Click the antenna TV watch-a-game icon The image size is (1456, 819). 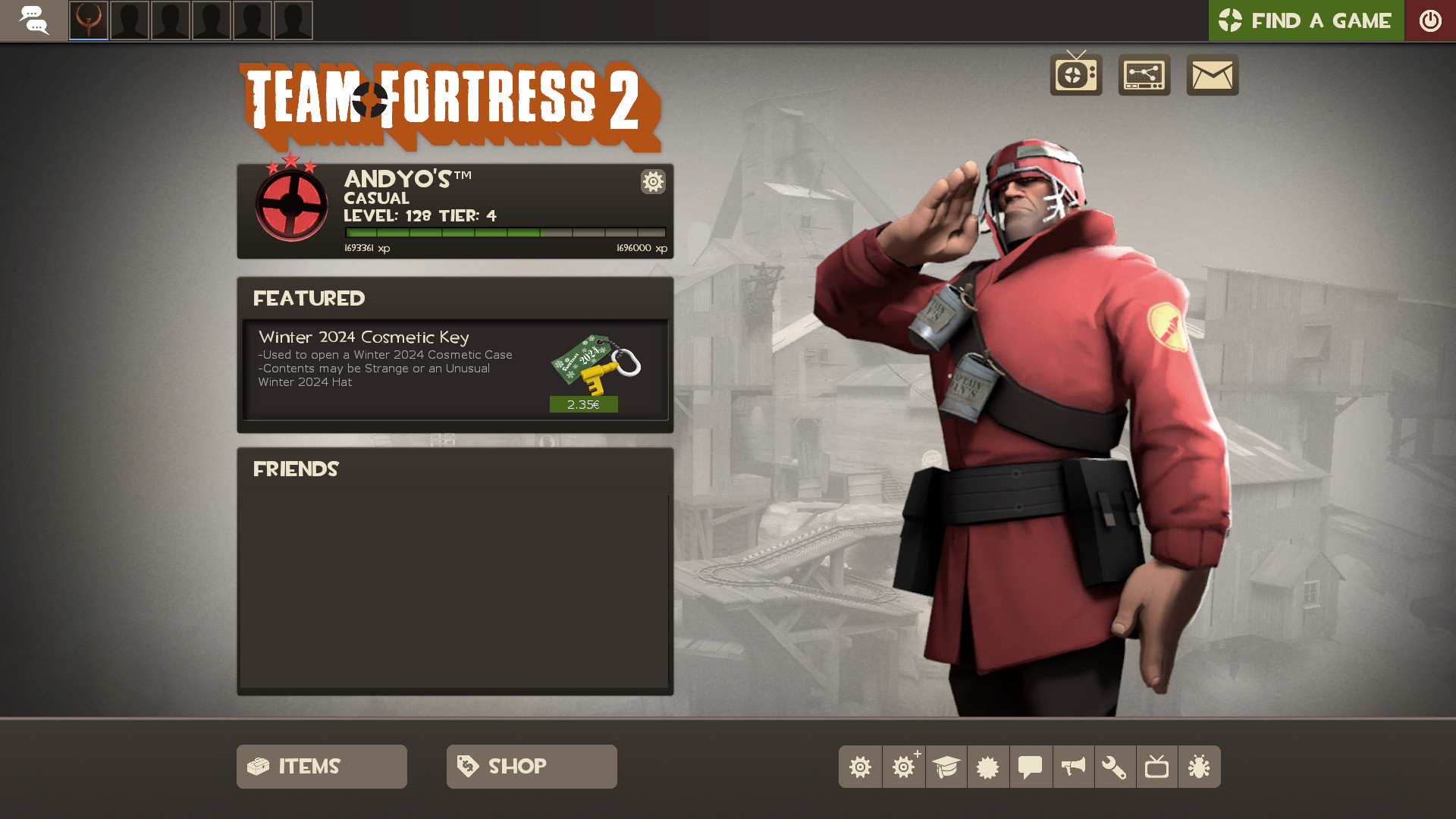coord(1077,75)
